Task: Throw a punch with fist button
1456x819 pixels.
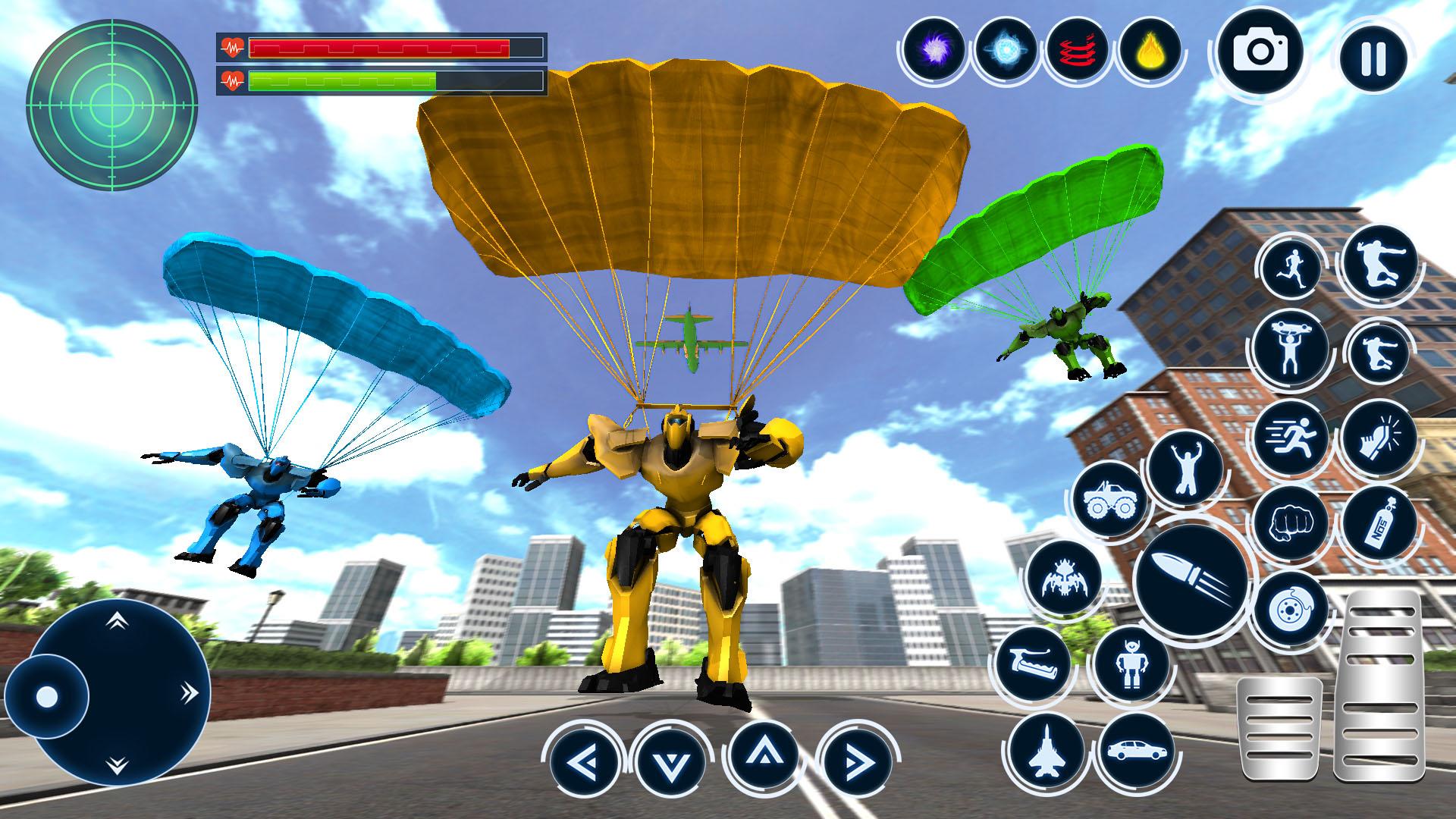Action: click(x=1290, y=524)
